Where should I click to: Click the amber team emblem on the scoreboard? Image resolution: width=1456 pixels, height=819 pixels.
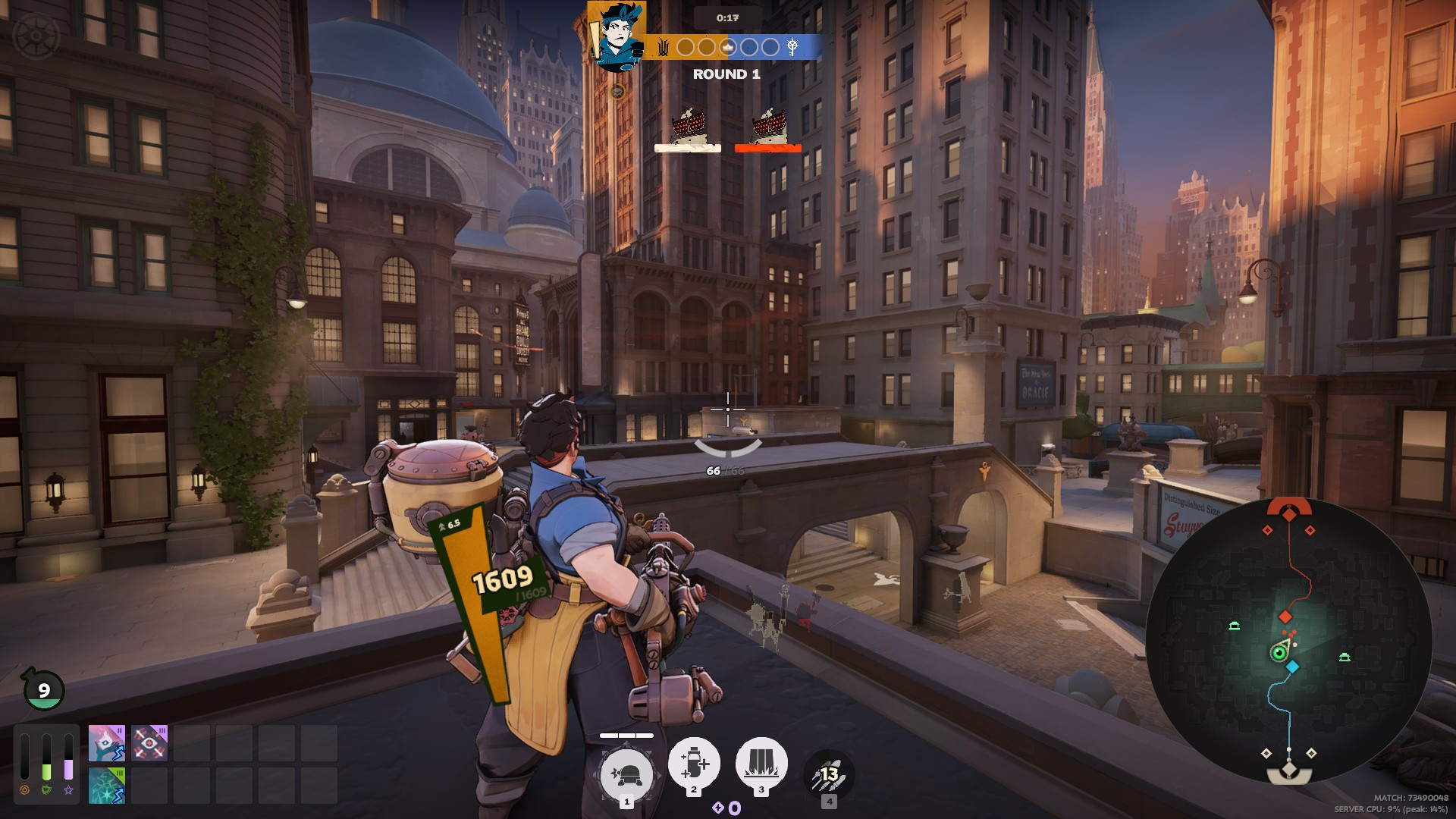tap(663, 47)
